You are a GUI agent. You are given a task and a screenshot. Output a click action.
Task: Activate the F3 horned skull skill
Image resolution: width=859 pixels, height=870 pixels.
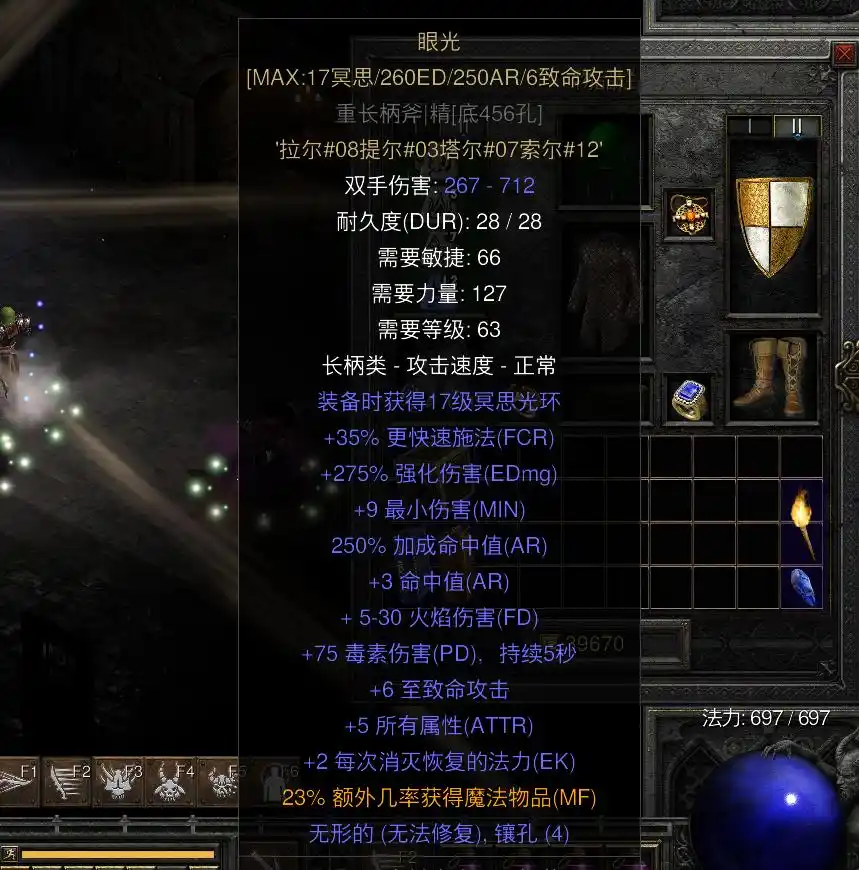coord(120,782)
